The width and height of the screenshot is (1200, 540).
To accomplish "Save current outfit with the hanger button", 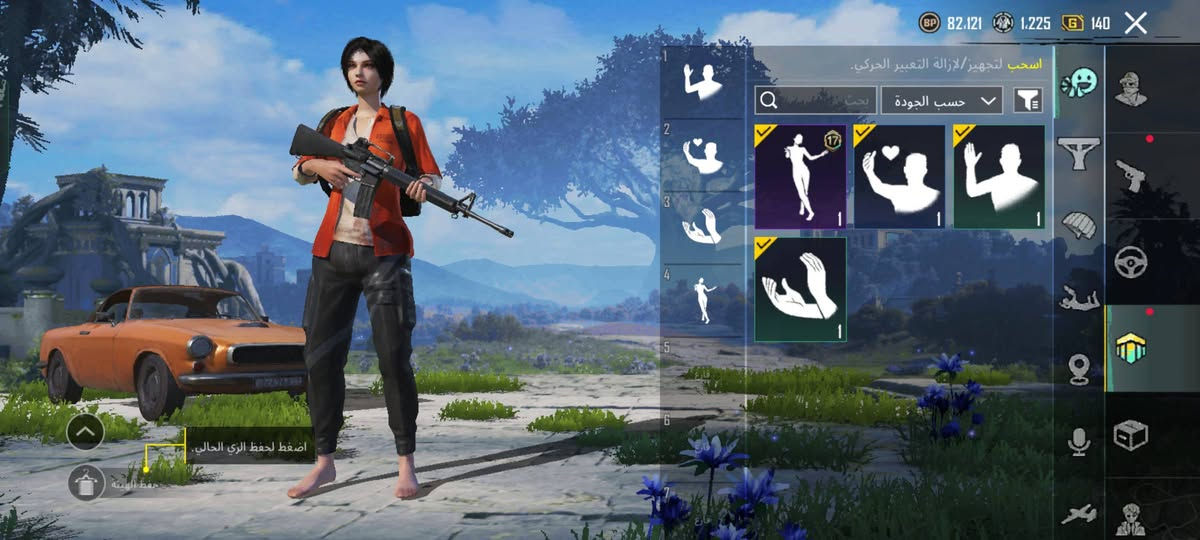I will pos(87,483).
